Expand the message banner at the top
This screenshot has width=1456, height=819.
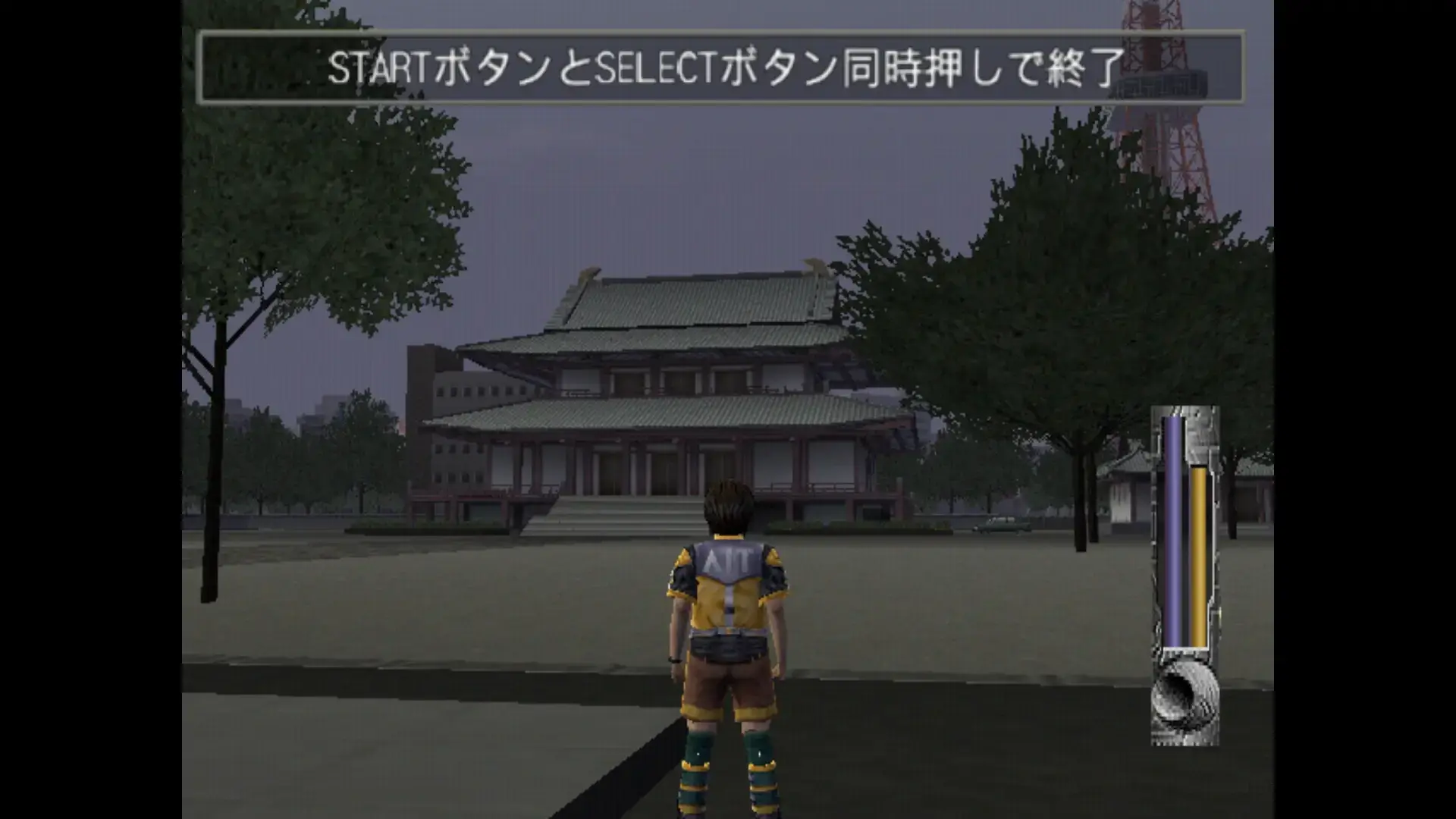[x=728, y=67]
